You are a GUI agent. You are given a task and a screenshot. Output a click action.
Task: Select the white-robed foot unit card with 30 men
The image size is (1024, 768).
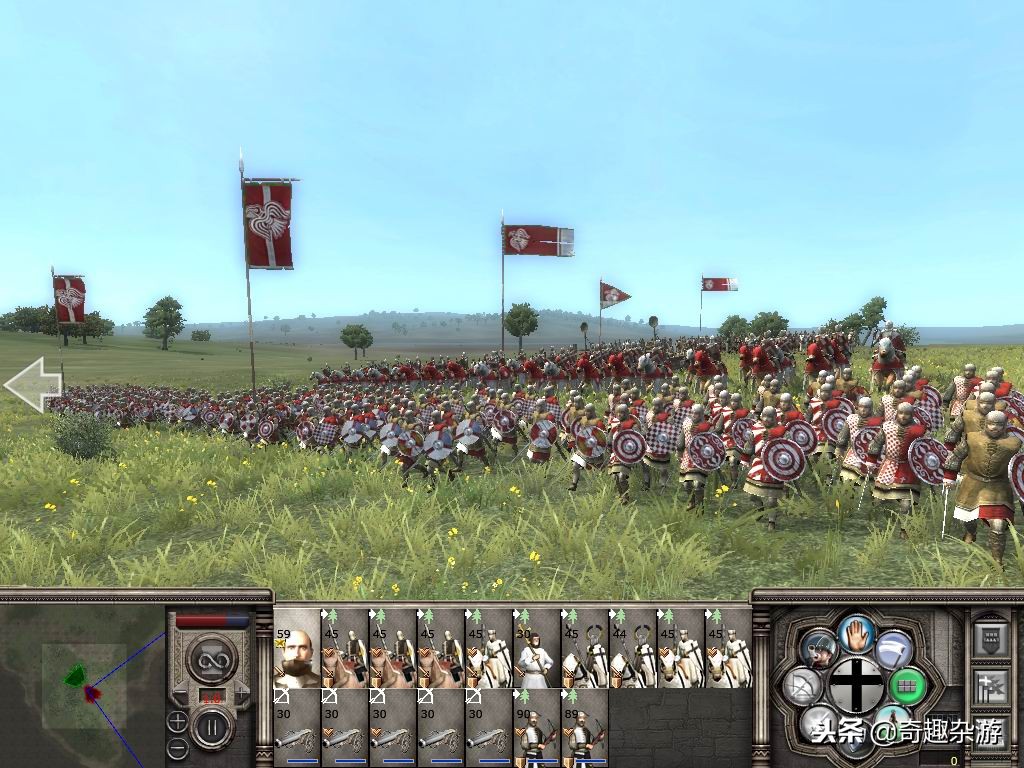pyautogui.click(x=537, y=648)
